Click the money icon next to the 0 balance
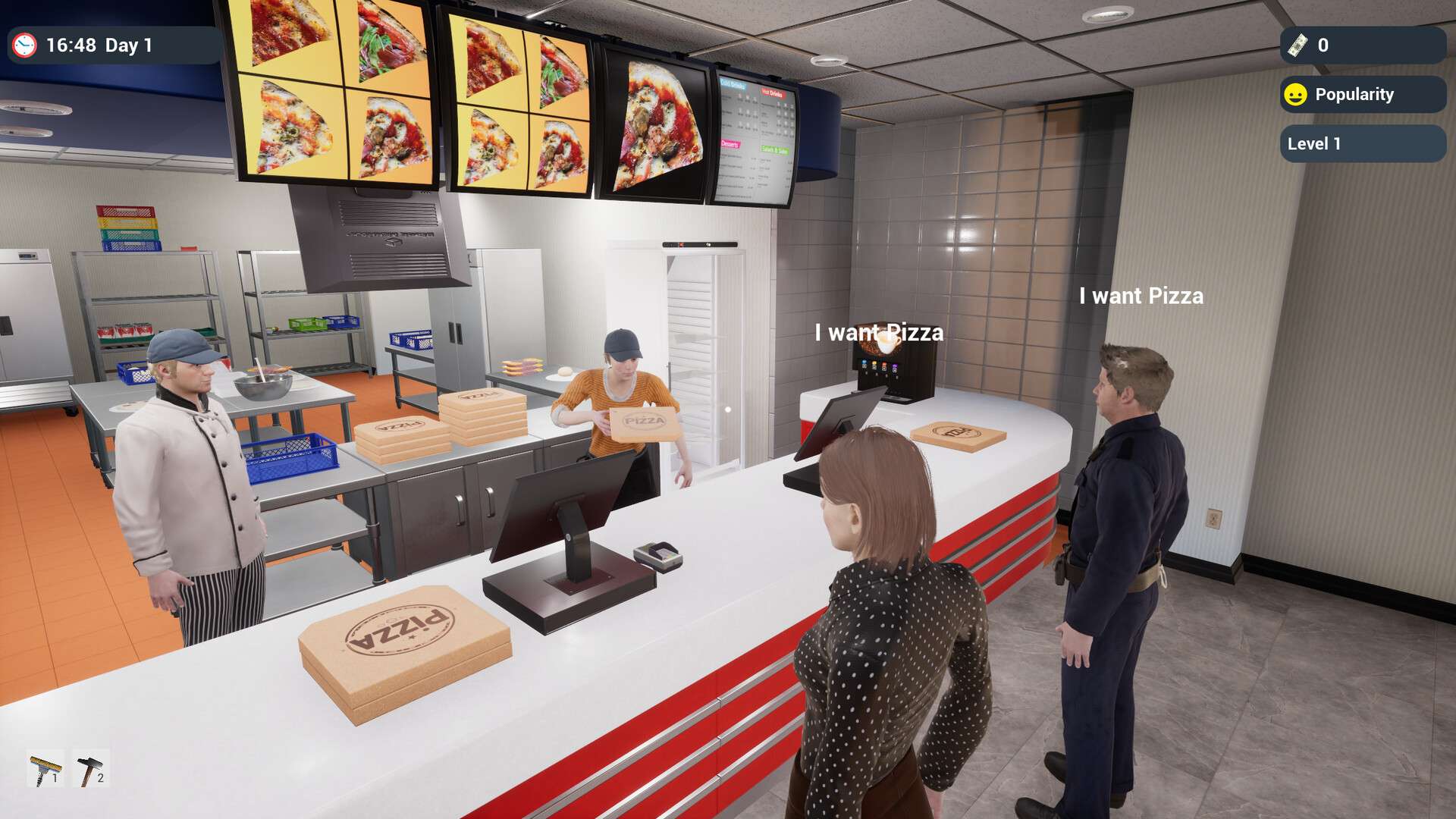This screenshot has width=1456, height=819. (1298, 45)
